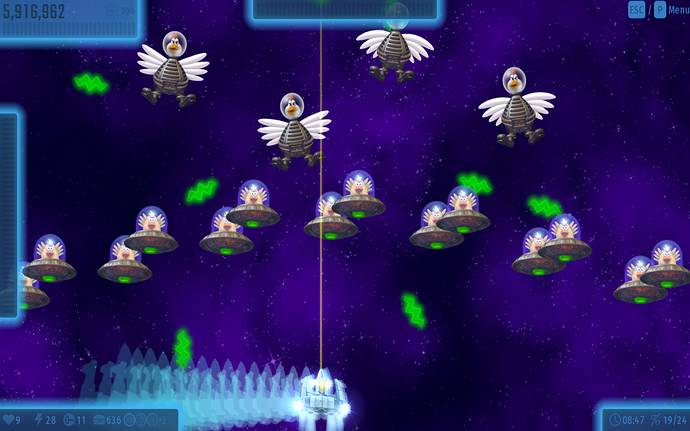
Task: Open the pause Menu
Action: pyautogui.click(x=677, y=10)
